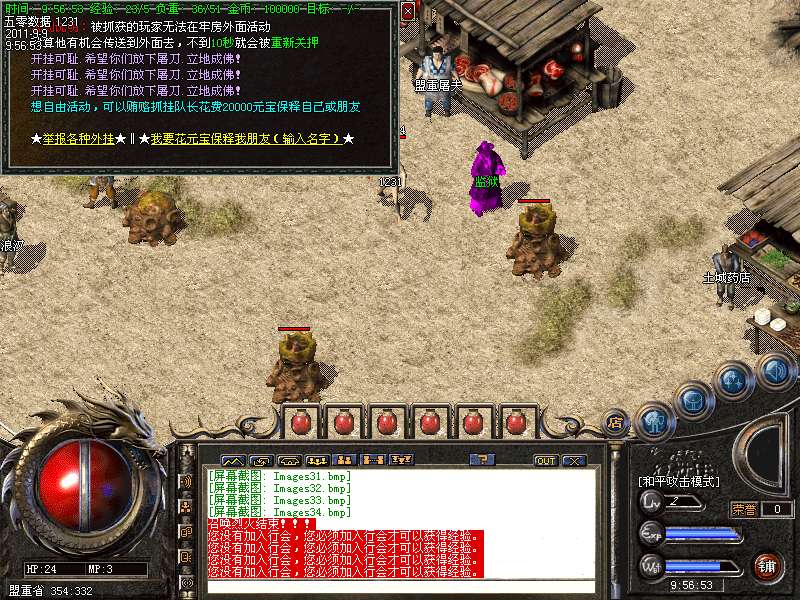Click the 和平攻击模式 attack mode label

[679, 481]
